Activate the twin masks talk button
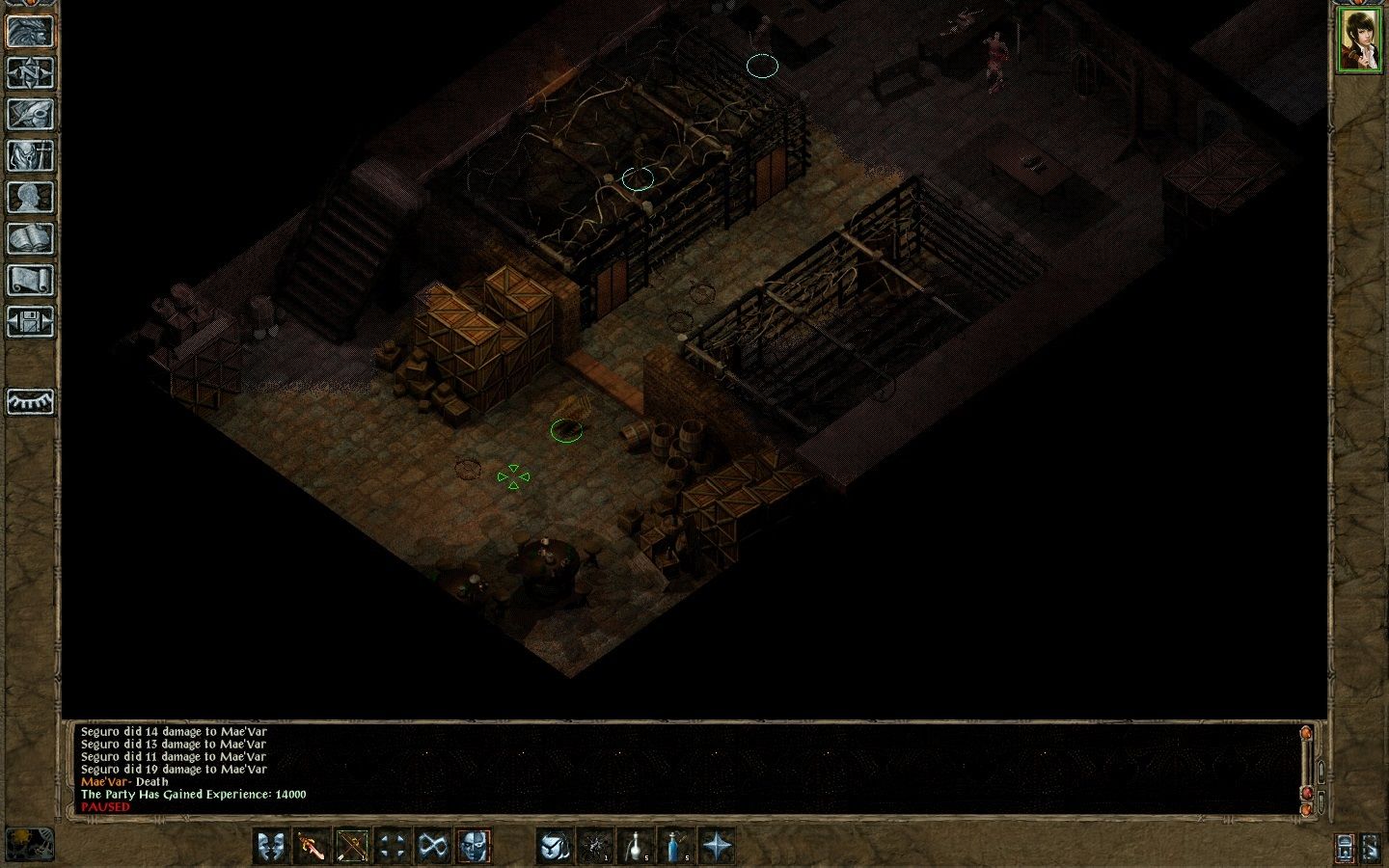This screenshot has width=1389, height=868. (272, 846)
